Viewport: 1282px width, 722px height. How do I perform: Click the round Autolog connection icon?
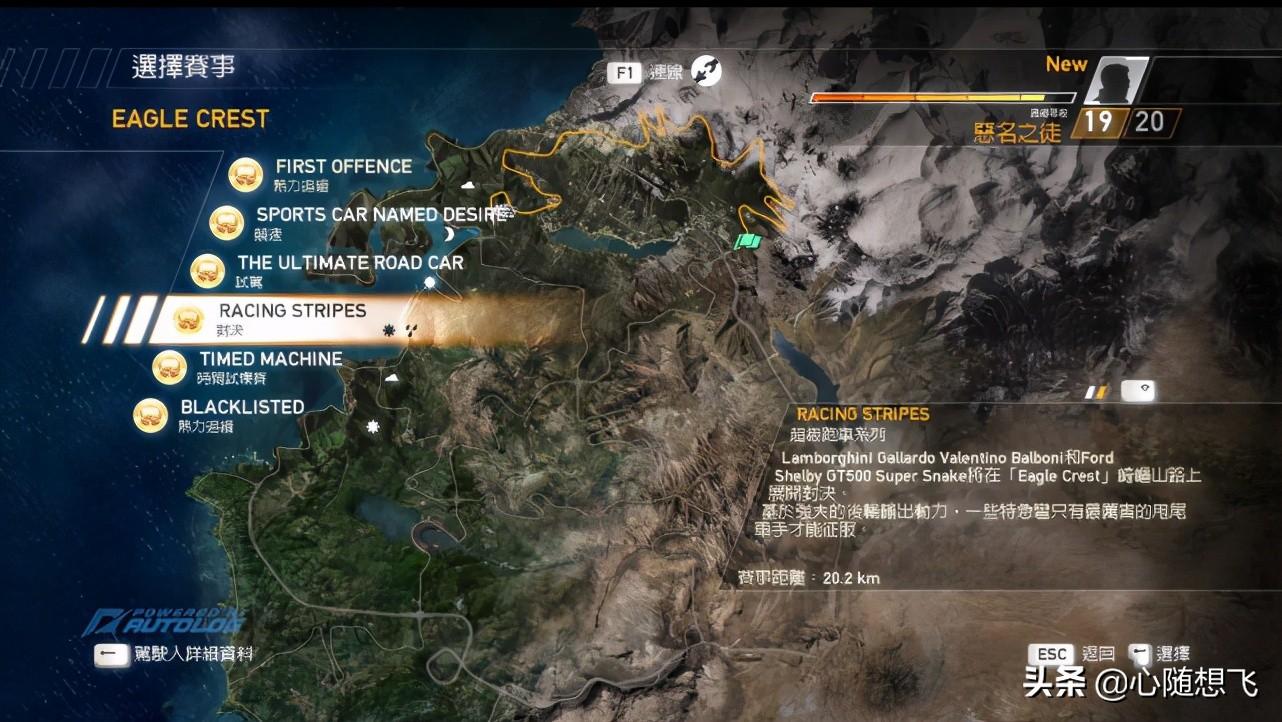[706, 70]
